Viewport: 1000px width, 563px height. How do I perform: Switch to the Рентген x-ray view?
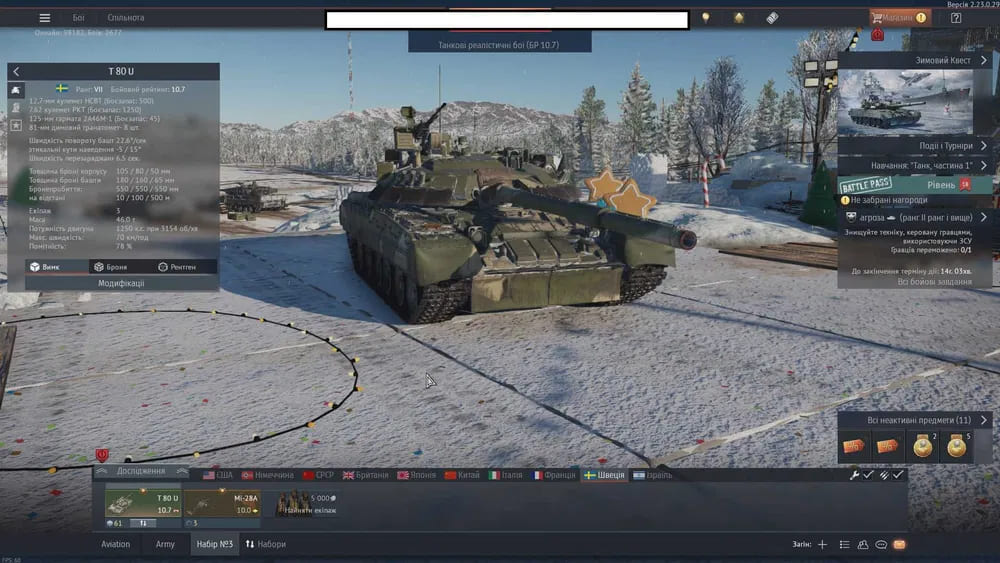176,267
